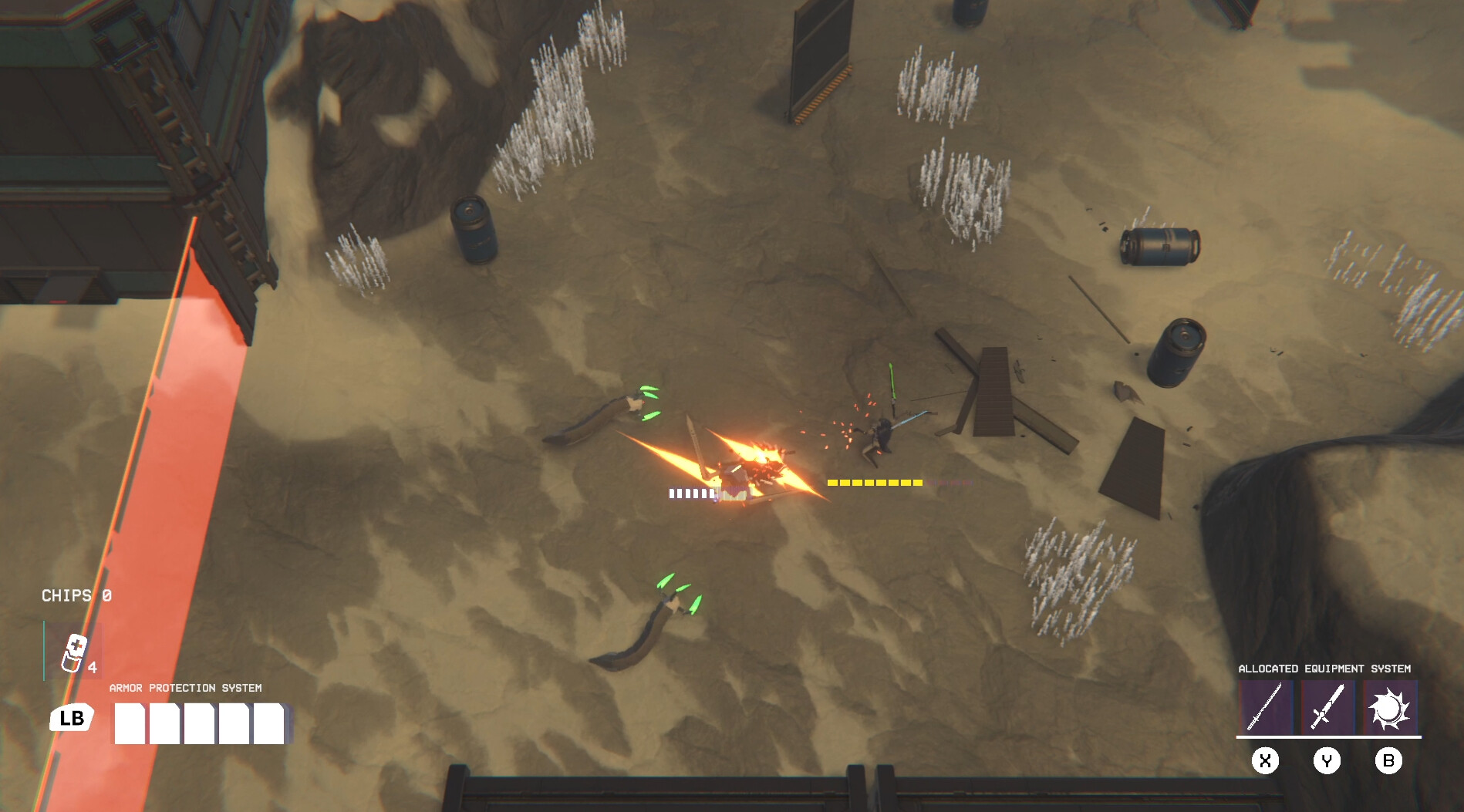Toggle the middle armor protection segment
The image size is (1464, 812).
[200, 722]
